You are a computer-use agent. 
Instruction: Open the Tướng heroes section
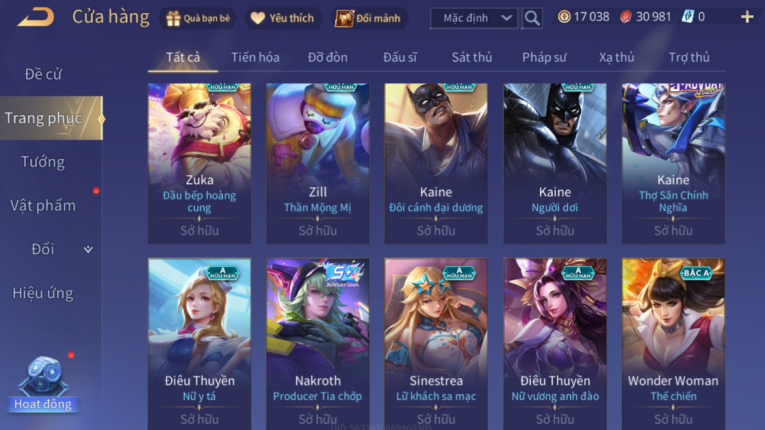pos(43,162)
